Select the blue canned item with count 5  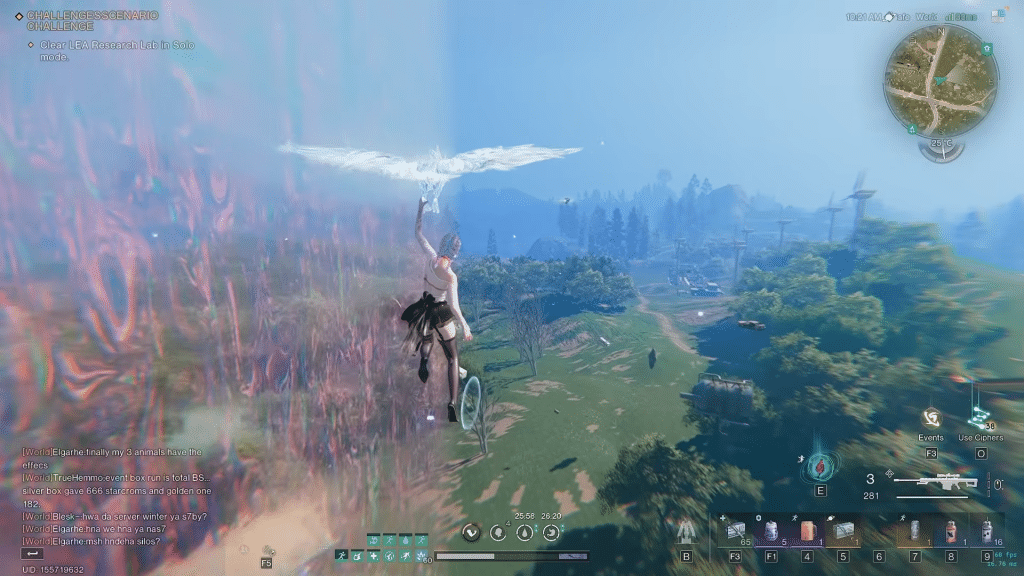pos(771,532)
